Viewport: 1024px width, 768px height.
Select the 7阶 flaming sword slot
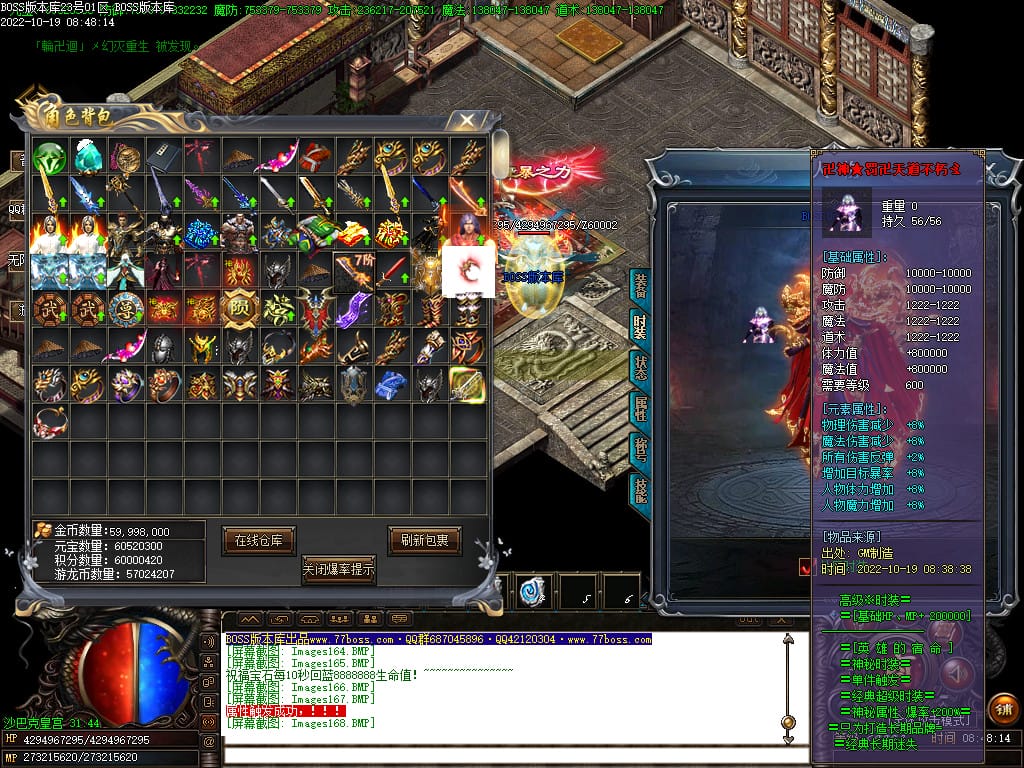(353, 270)
